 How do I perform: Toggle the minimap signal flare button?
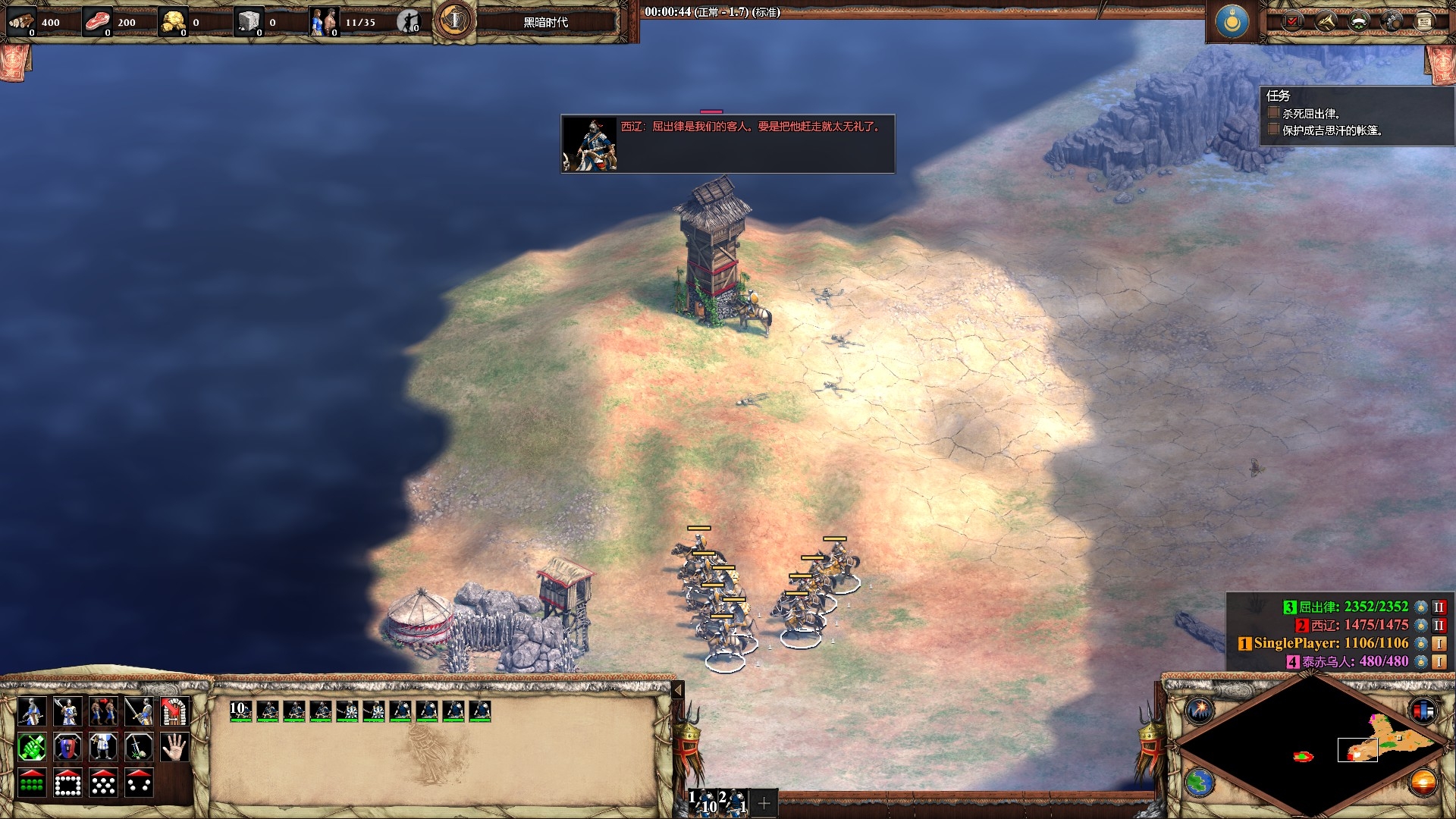tap(1200, 711)
